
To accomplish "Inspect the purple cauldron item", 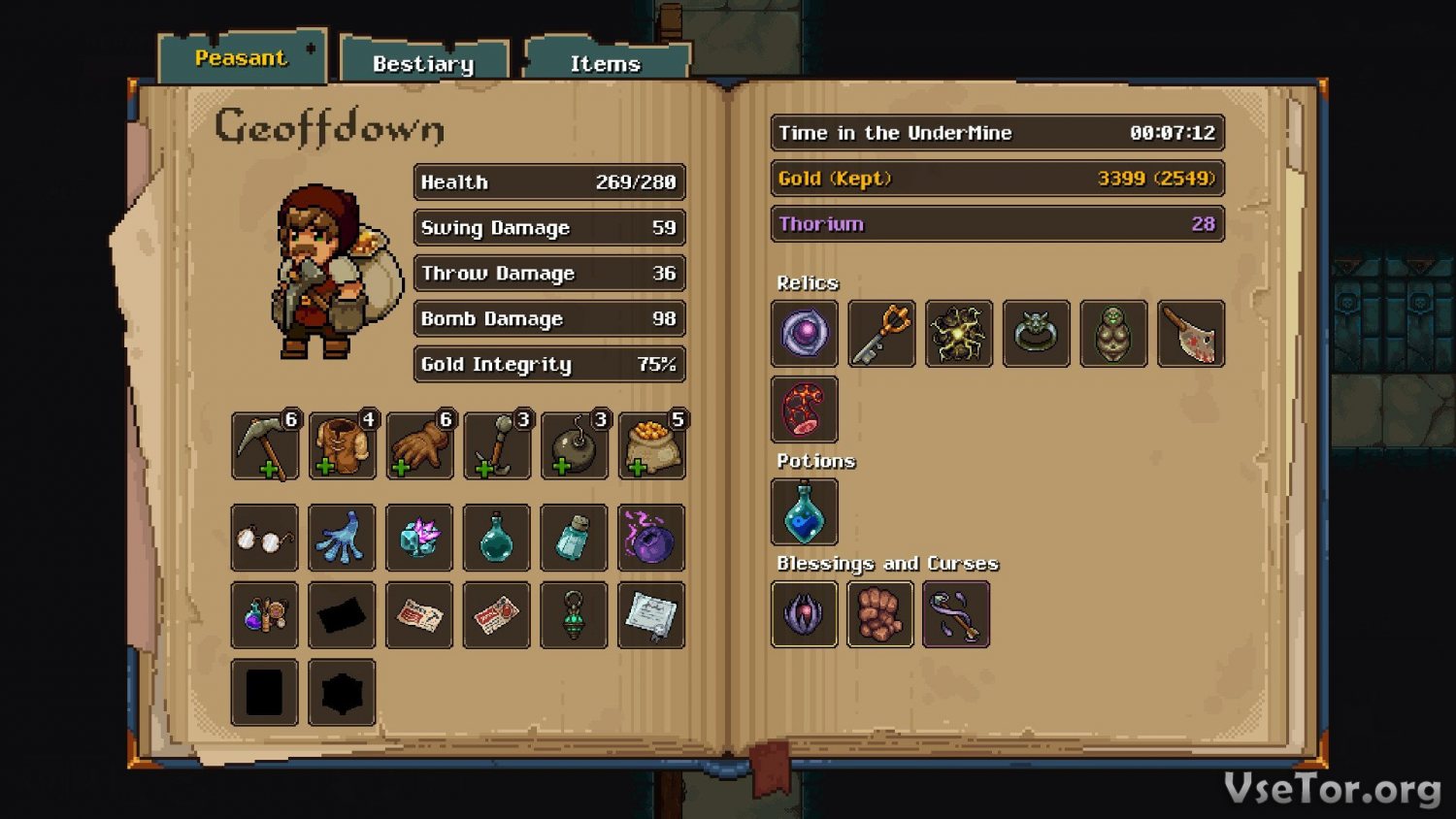I will click(x=651, y=538).
